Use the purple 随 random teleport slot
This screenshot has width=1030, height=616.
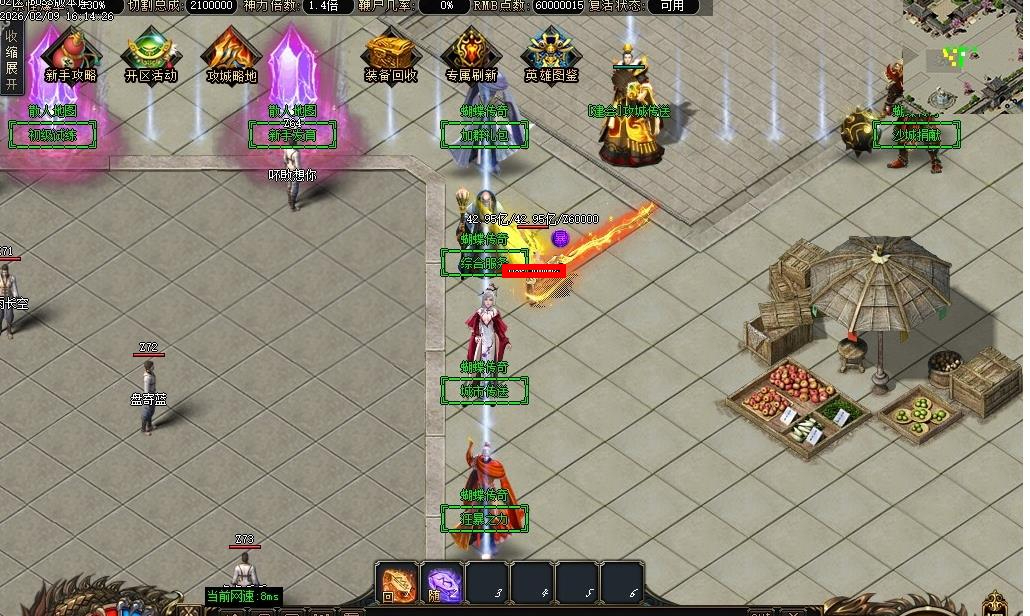tap(443, 582)
